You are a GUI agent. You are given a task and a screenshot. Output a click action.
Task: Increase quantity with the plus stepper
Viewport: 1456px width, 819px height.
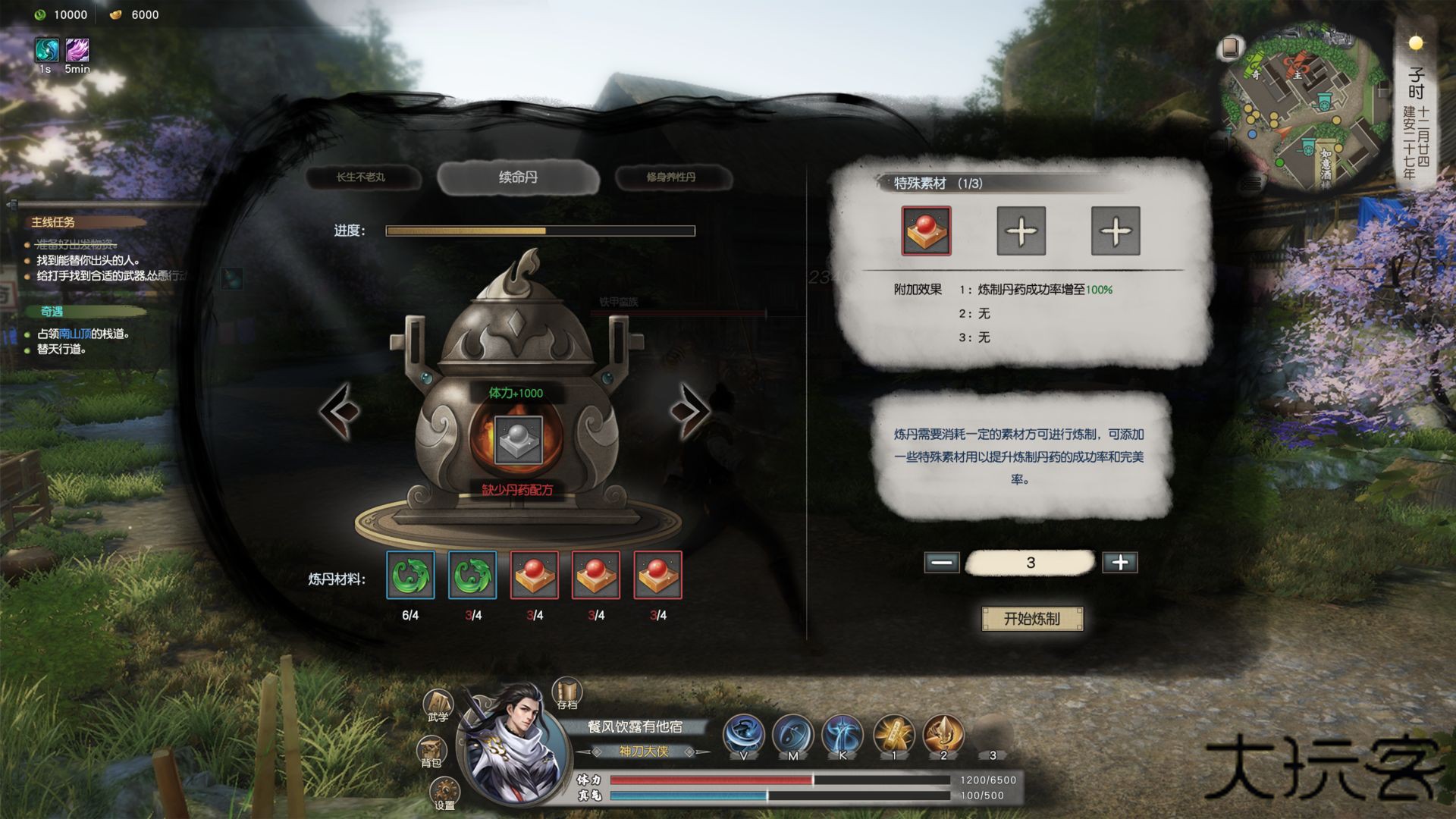[1120, 562]
